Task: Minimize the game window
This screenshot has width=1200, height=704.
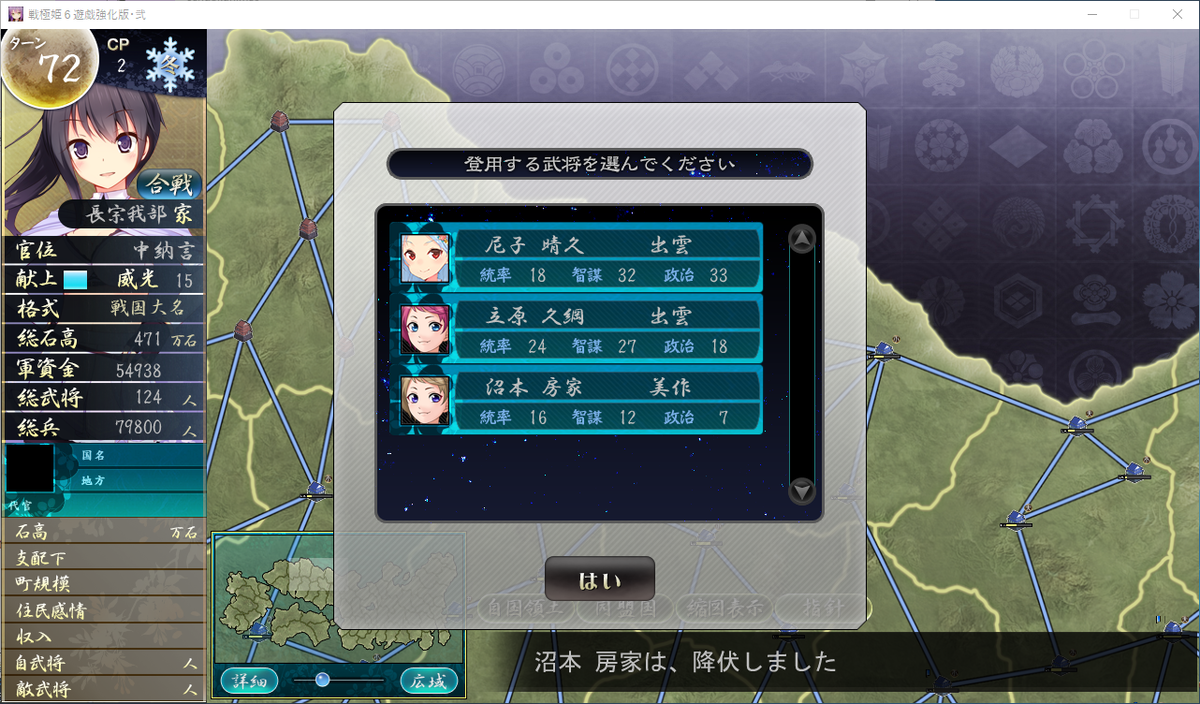Action: 1087,14
